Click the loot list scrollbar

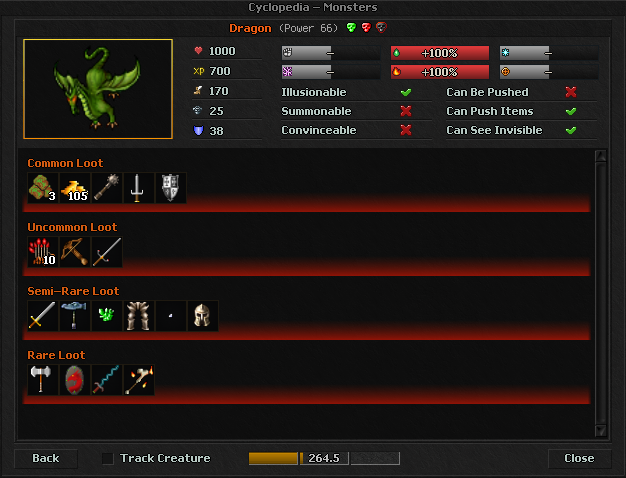(601, 290)
